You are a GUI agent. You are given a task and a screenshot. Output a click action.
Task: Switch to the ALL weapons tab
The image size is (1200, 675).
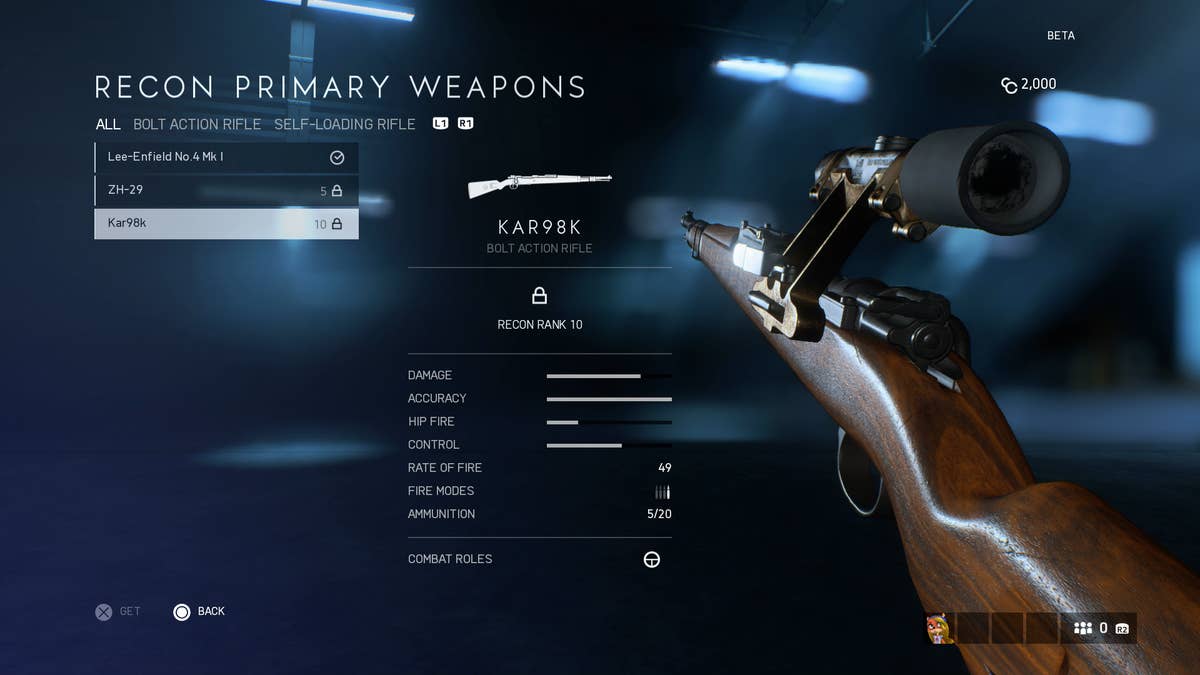coord(108,124)
